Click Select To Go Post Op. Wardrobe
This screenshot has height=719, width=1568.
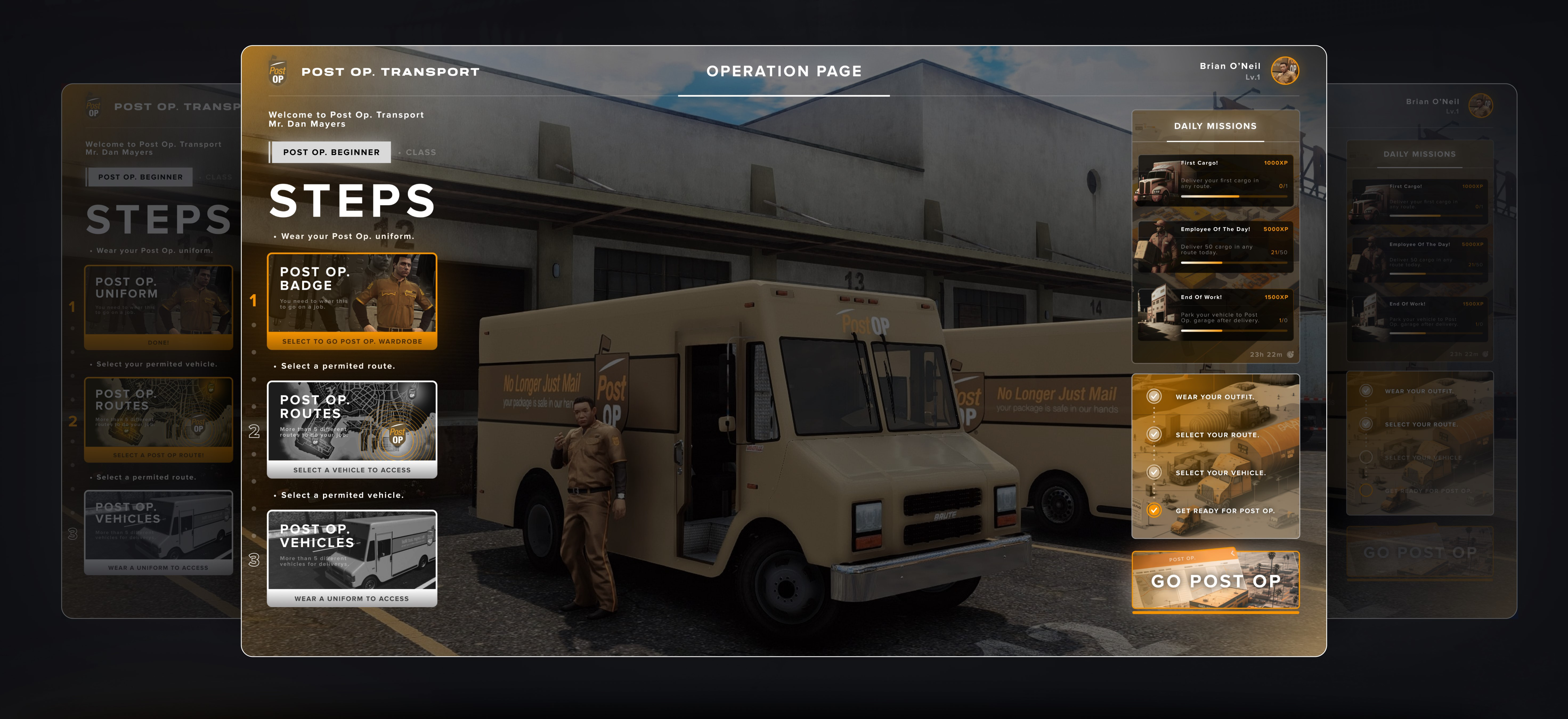pyautogui.click(x=352, y=342)
